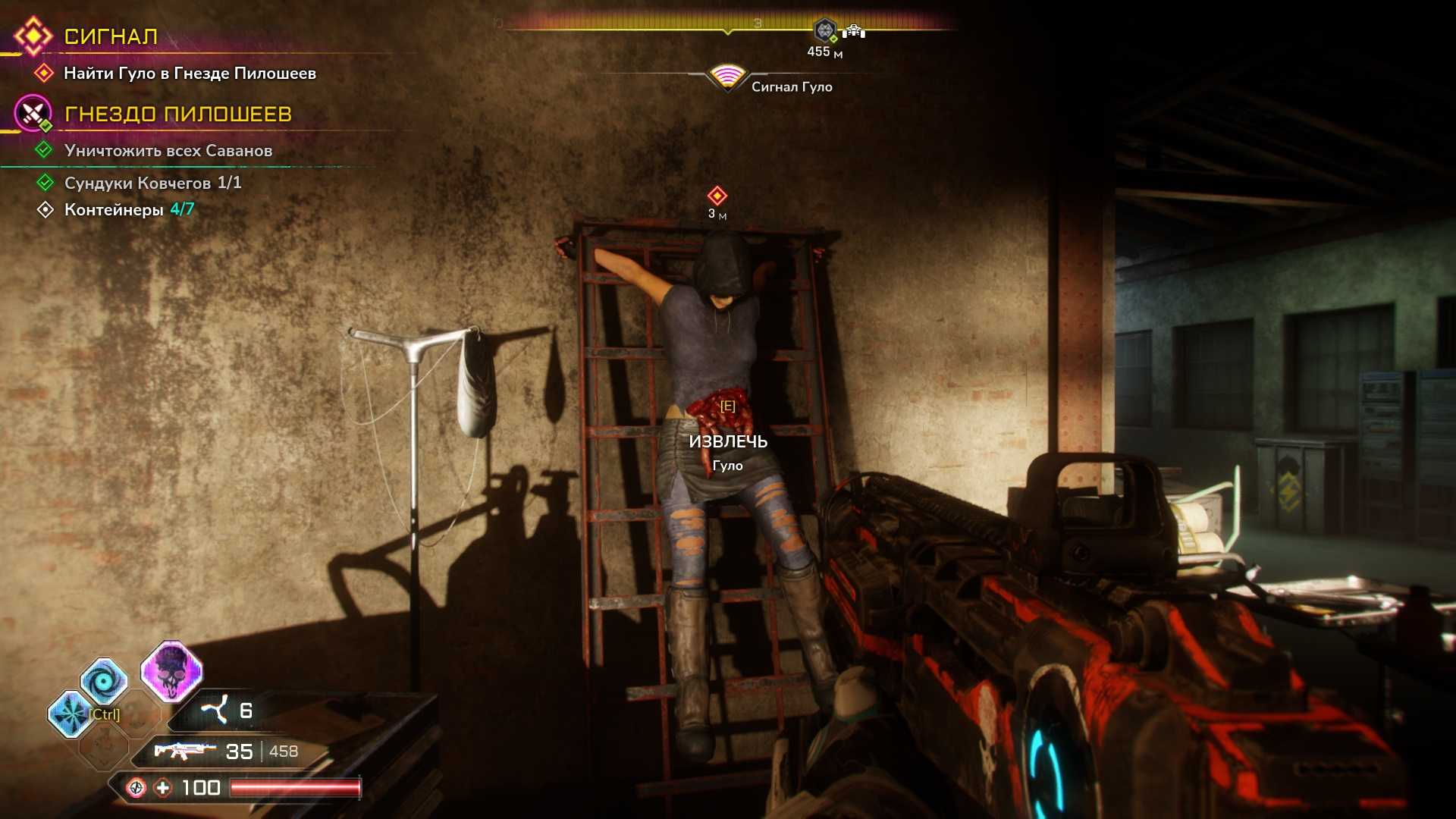Choose the assault rifle weapon icon
1456x819 pixels.
tap(180, 751)
